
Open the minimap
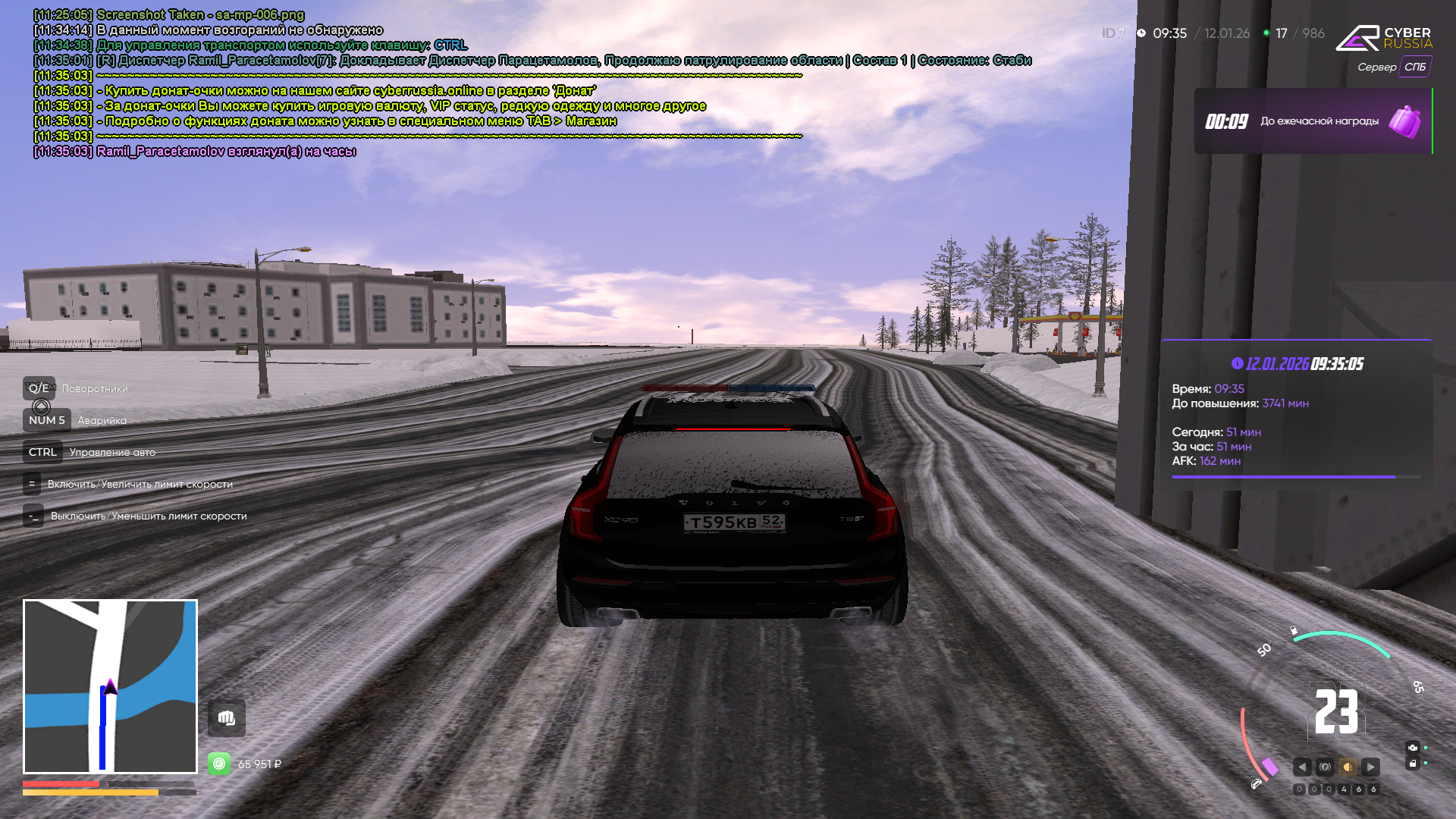pos(110,686)
